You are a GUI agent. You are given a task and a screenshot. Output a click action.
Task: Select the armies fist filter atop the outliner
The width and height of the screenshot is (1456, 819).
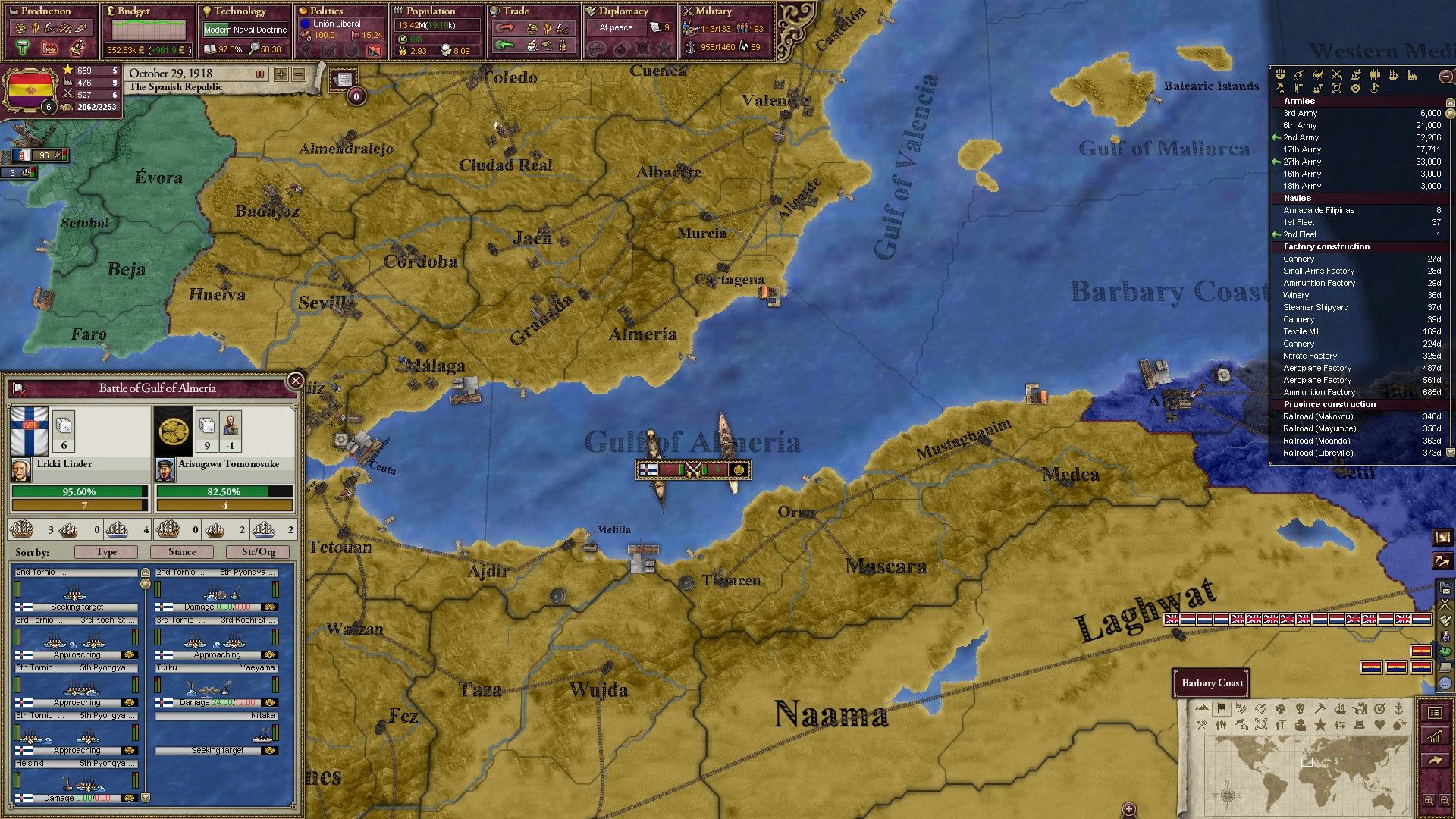(1280, 75)
